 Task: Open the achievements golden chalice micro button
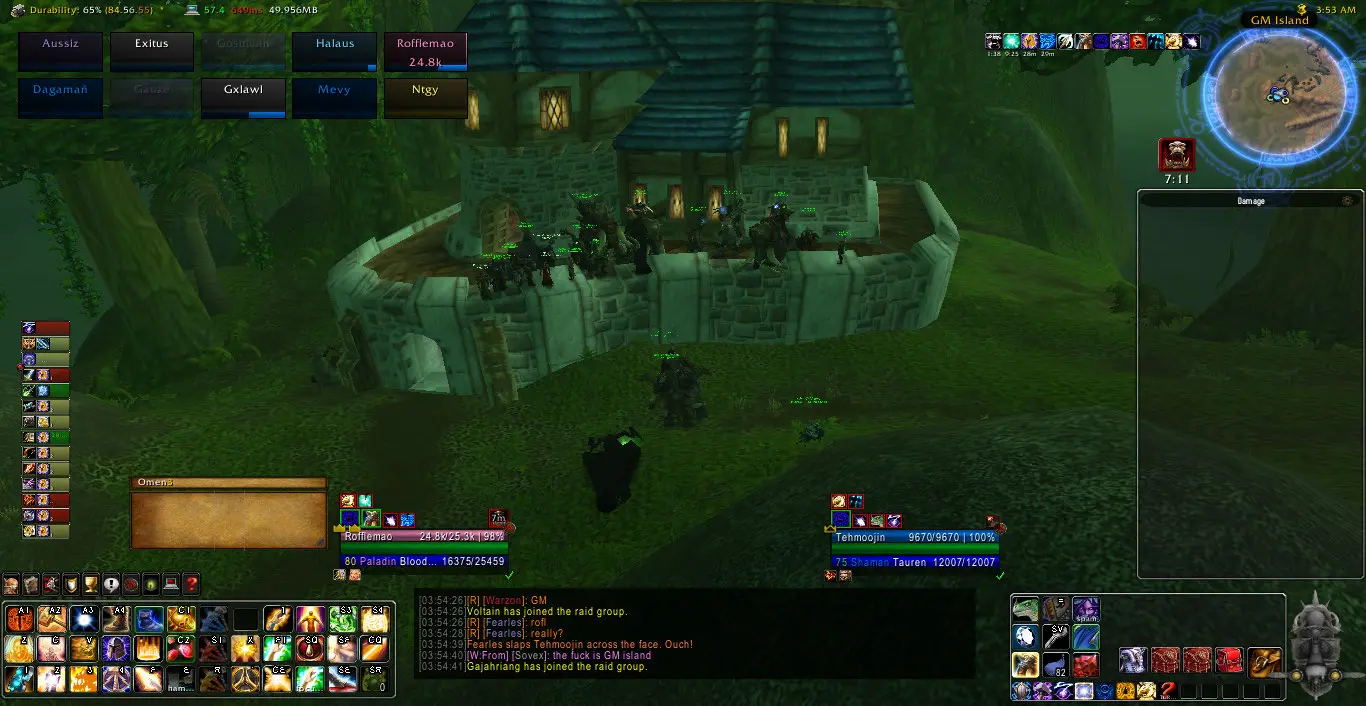(x=91, y=584)
